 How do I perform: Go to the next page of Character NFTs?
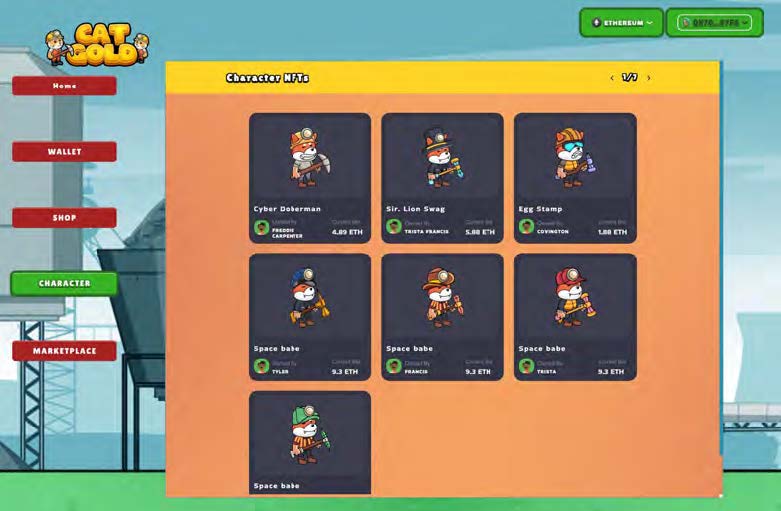tap(649, 78)
